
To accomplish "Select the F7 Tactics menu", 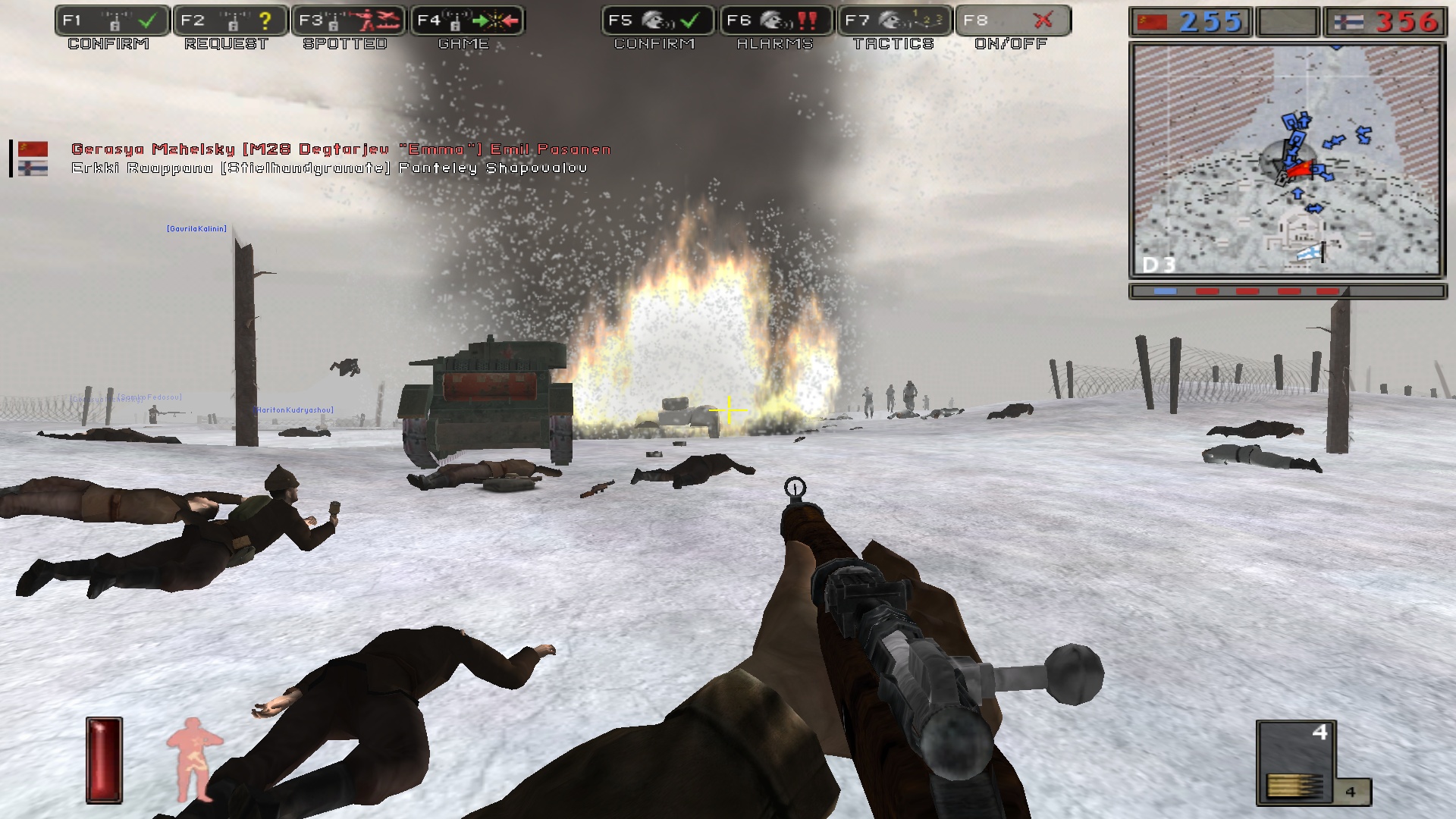I will pos(895,21).
